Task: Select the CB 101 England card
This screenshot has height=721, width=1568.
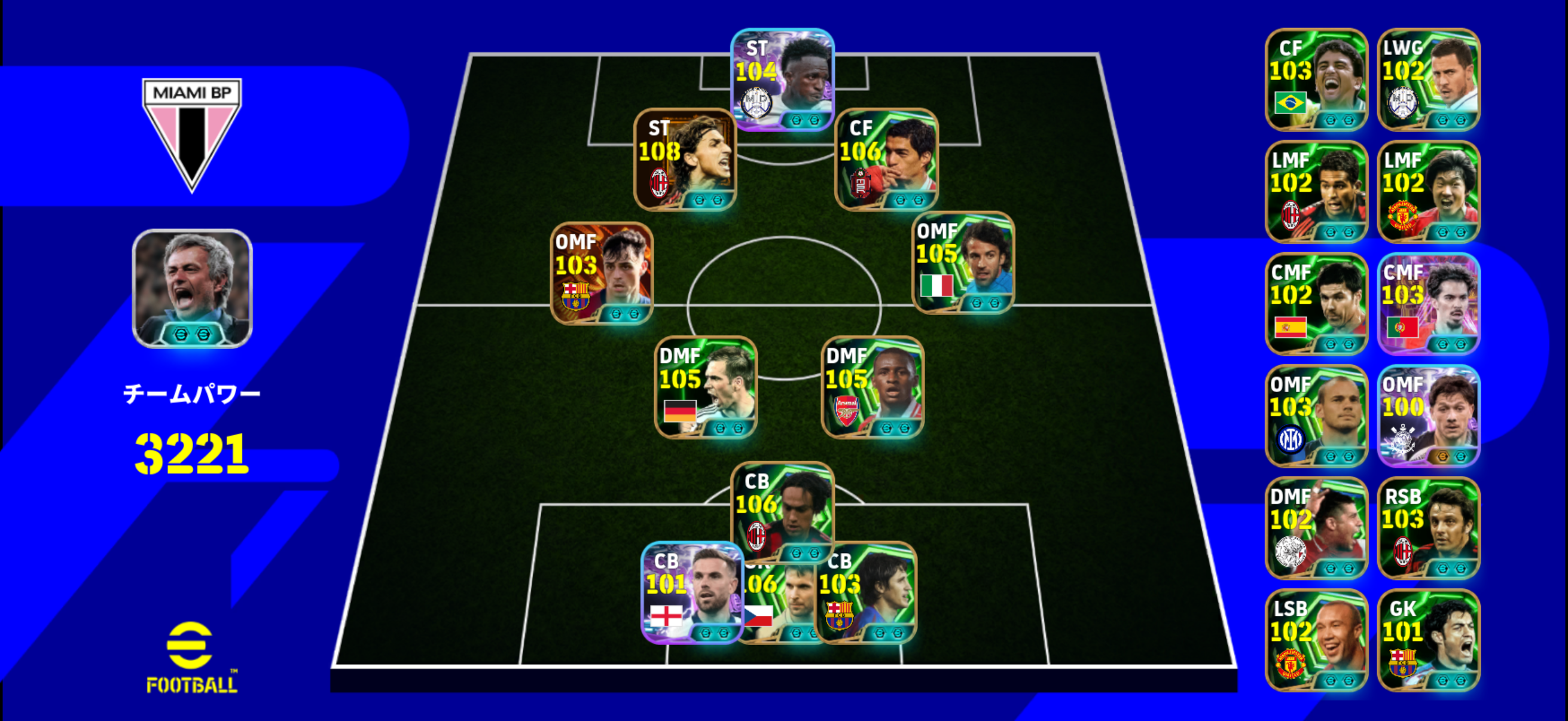Action: [x=691, y=592]
